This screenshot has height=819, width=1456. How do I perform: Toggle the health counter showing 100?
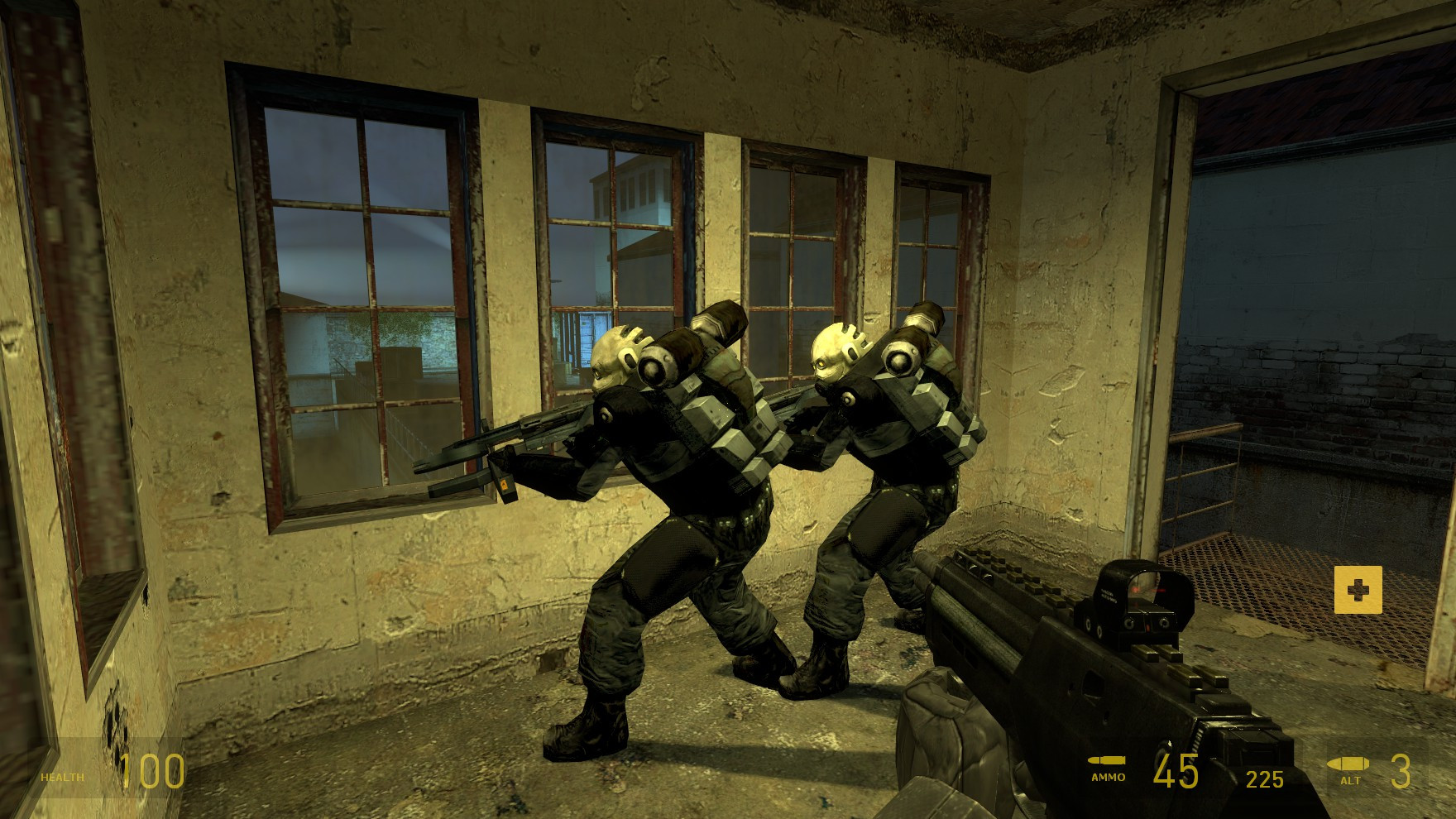pos(153,769)
